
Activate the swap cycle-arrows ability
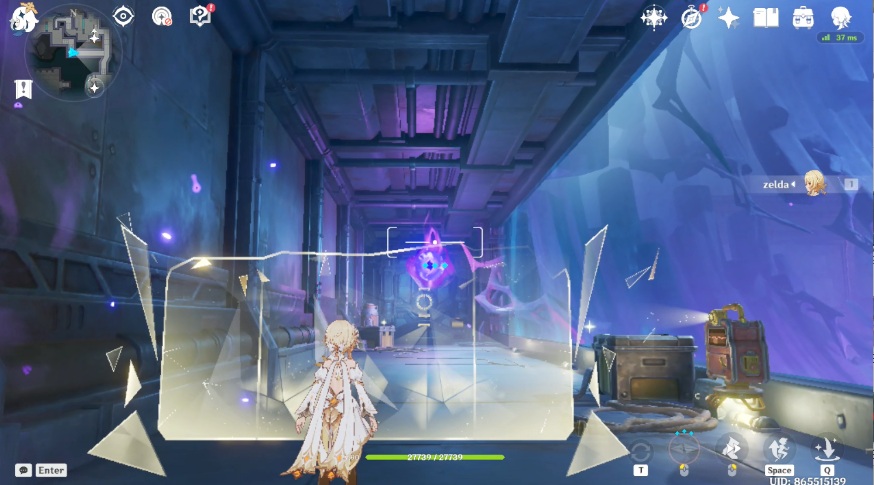coord(641,451)
